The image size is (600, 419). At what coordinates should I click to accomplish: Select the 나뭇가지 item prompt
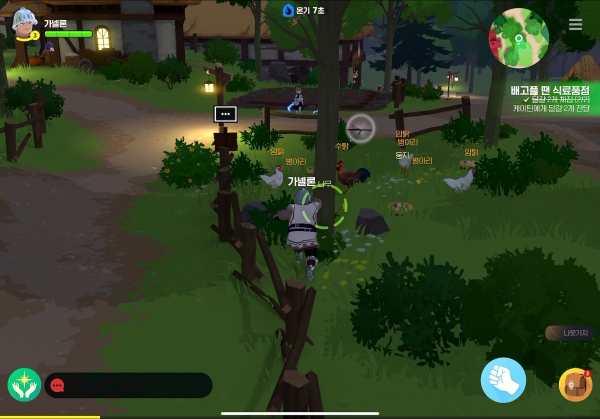pos(570,333)
